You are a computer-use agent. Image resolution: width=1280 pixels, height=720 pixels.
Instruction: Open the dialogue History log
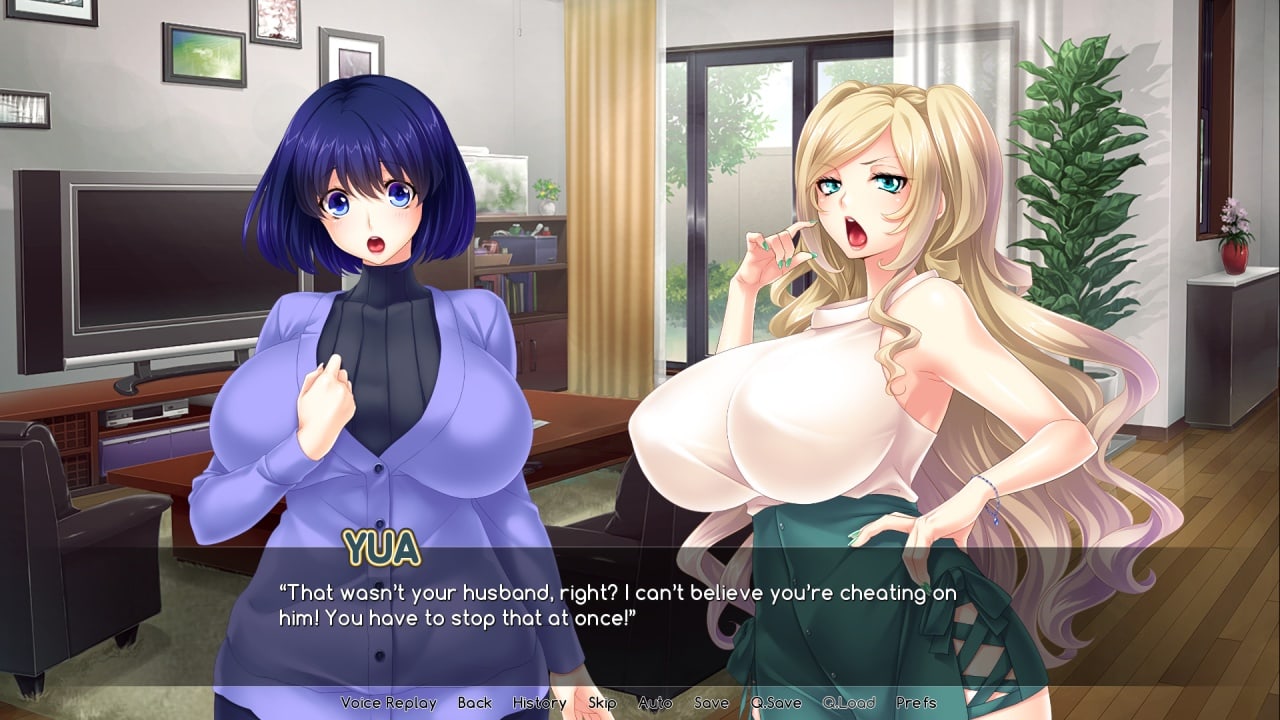pos(539,703)
